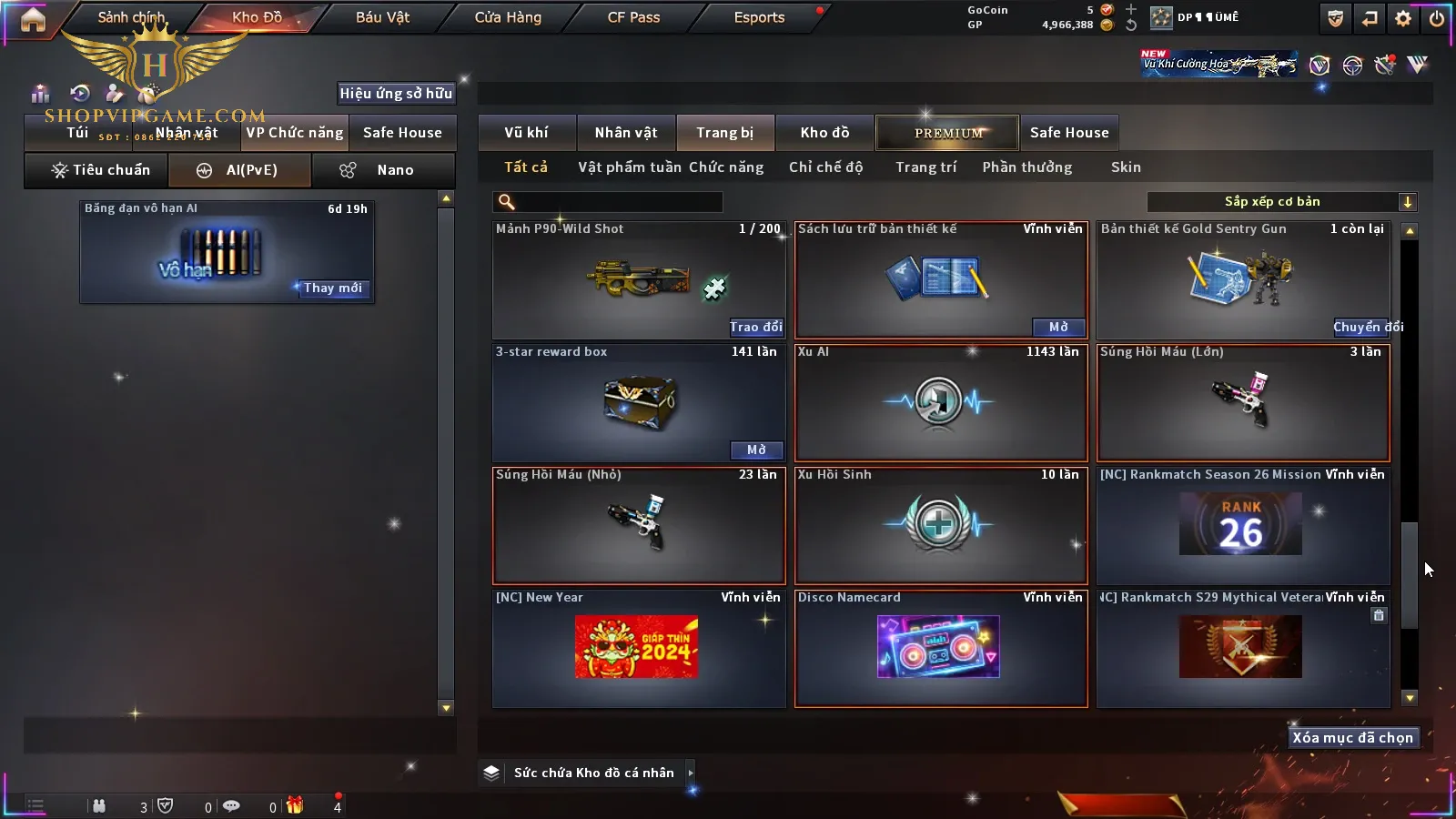Delete selected items with Xóa mục đã chọn
This screenshot has width=1456, height=819.
1352,738
